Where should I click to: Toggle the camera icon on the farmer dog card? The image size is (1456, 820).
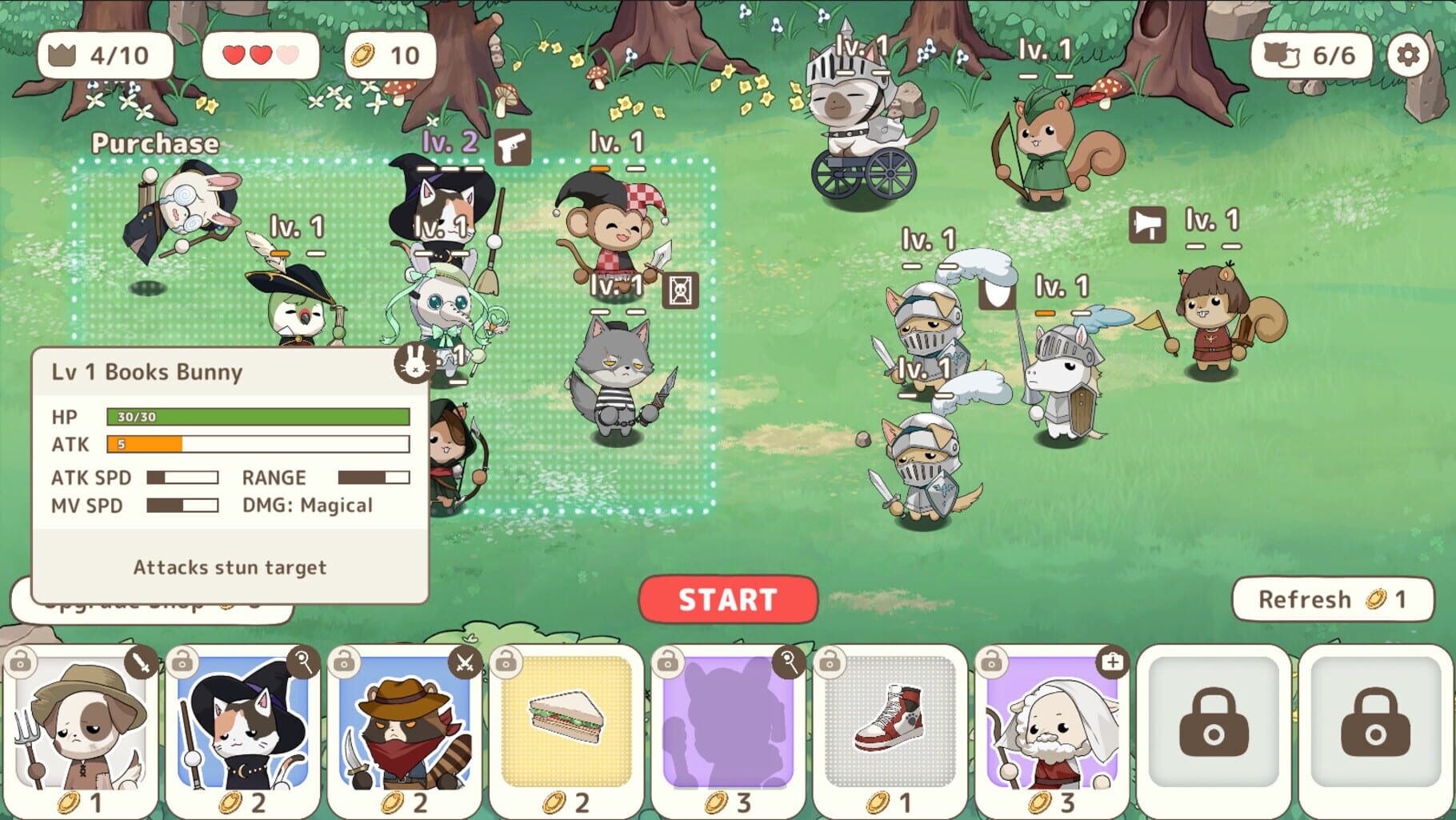point(20,665)
